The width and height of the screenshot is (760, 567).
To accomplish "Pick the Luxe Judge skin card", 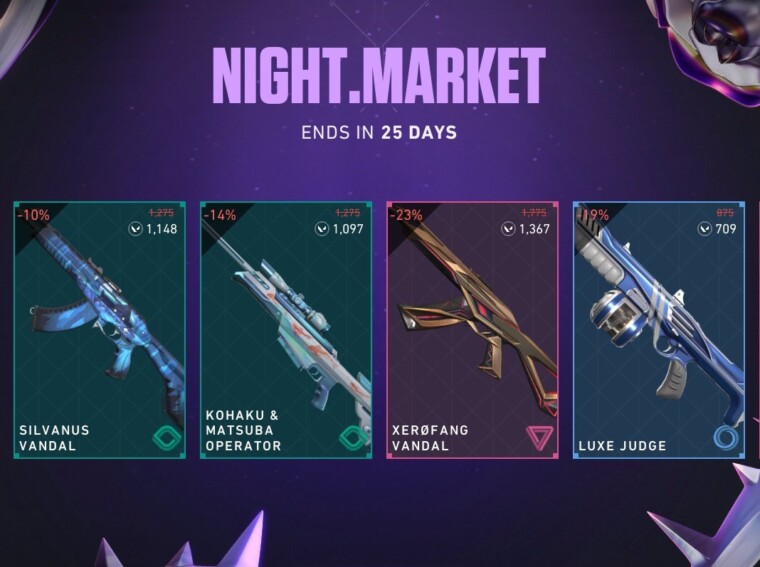I will tap(658, 330).
